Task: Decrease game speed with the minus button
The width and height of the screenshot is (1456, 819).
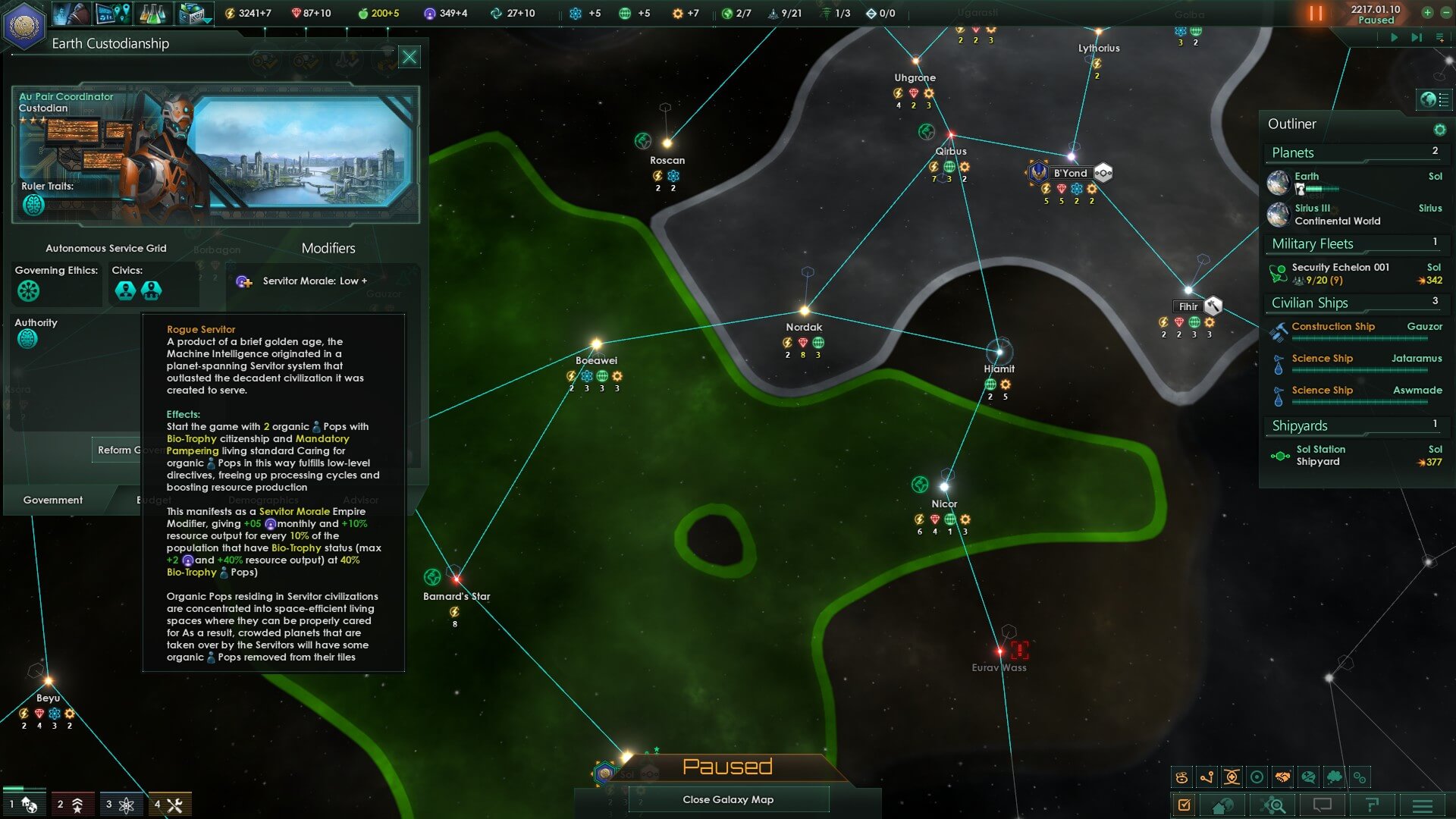Action: click(1445, 13)
